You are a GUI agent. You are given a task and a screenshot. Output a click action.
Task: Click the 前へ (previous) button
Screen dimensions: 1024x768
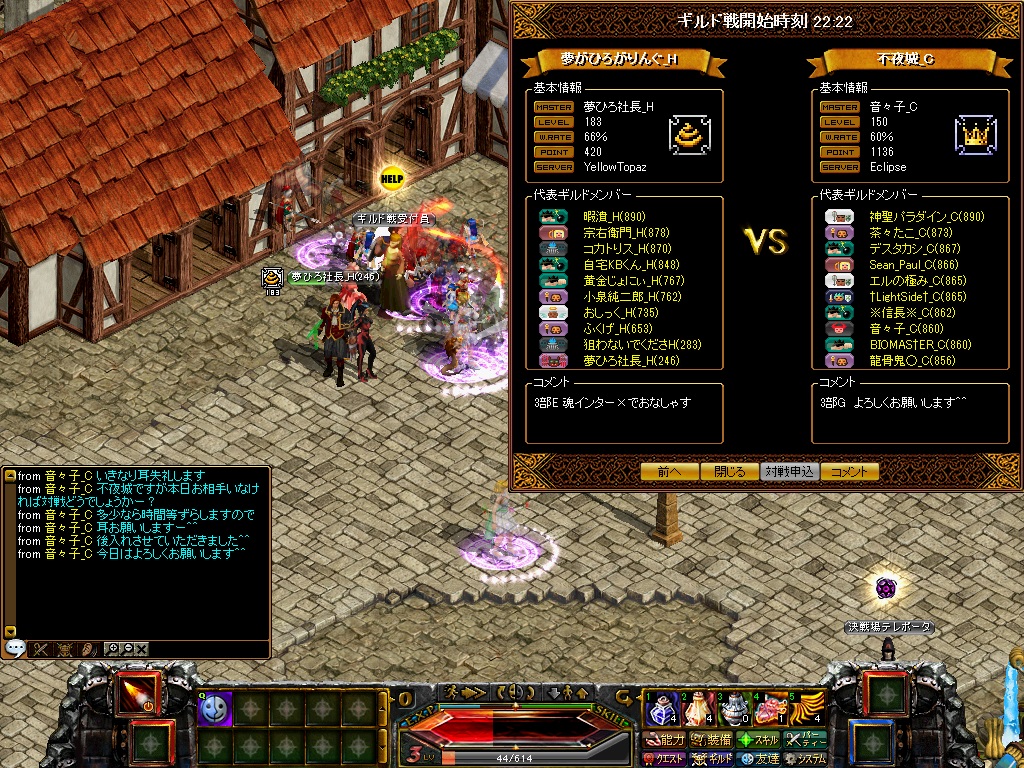pyautogui.click(x=669, y=471)
